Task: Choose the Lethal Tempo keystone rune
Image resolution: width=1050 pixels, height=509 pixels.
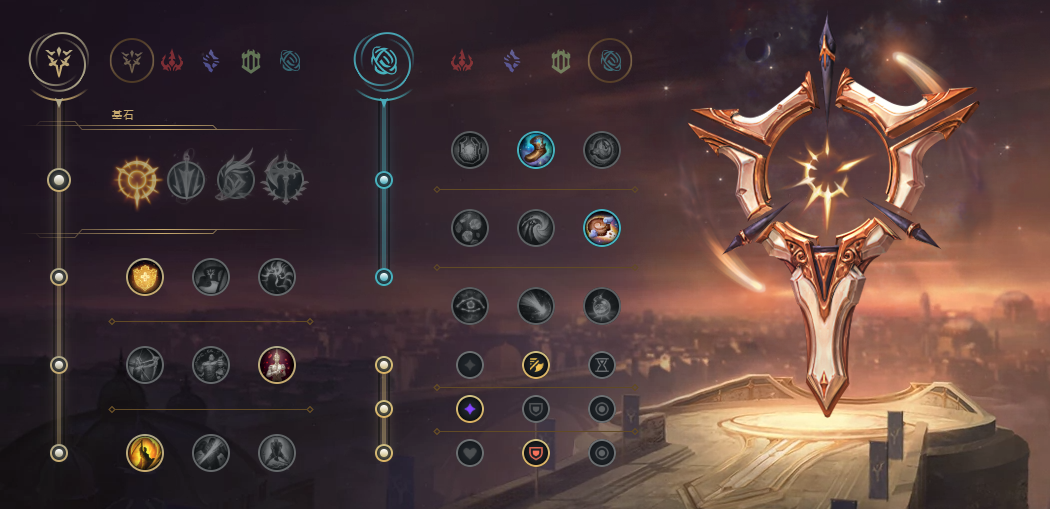Action: [x=186, y=180]
